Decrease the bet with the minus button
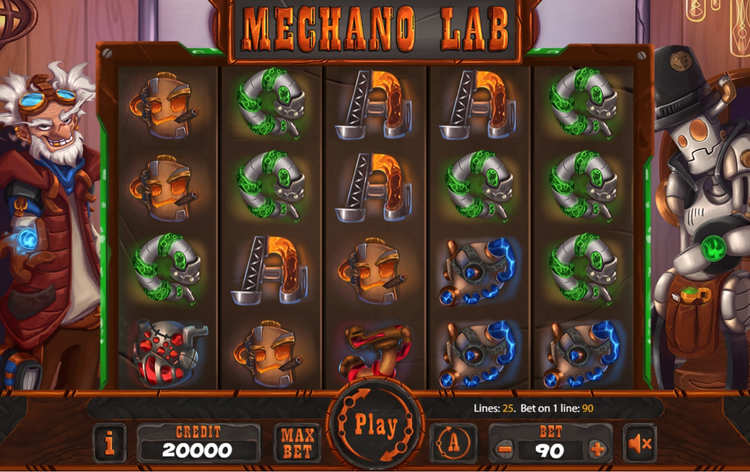This screenshot has height=472, width=750. 504,449
